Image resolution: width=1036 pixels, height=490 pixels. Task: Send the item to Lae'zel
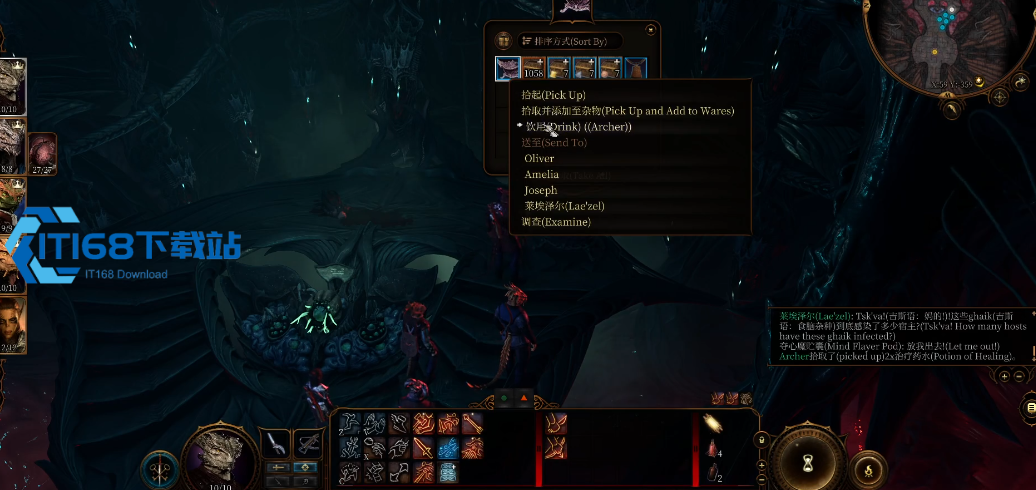pyautogui.click(x=564, y=207)
